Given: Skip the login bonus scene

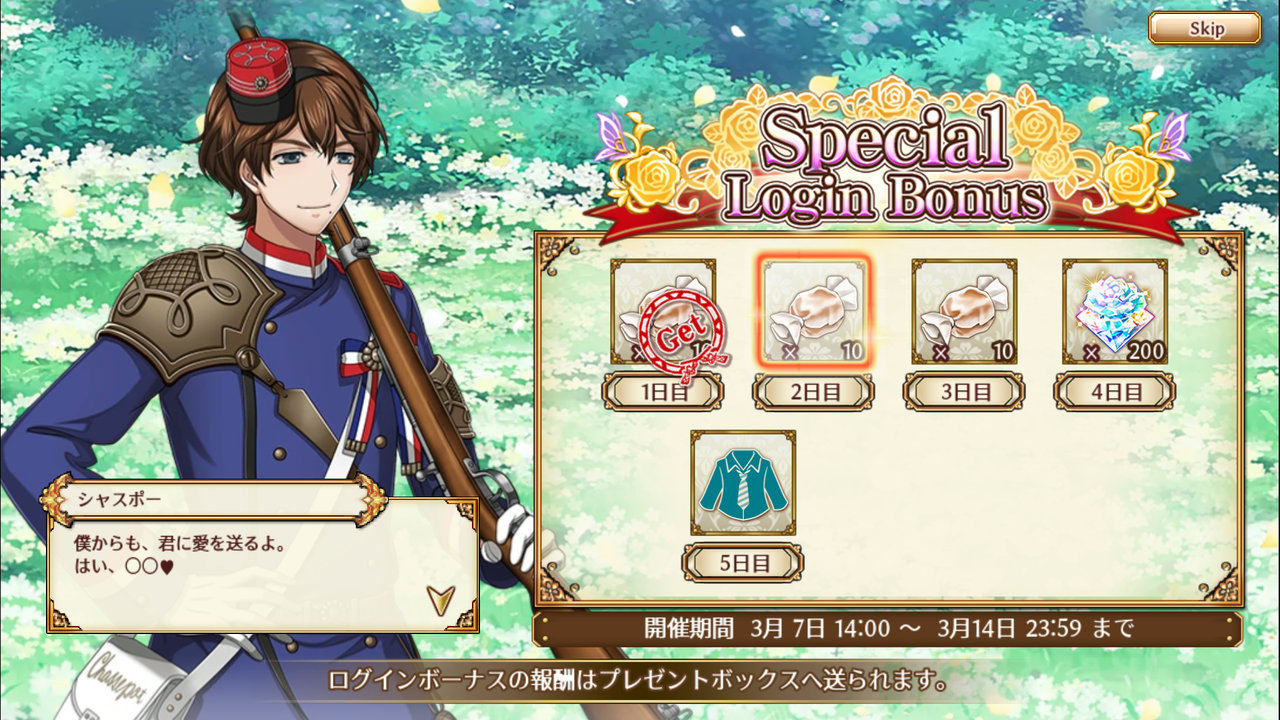Looking at the screenshot, I should 1204,28.
